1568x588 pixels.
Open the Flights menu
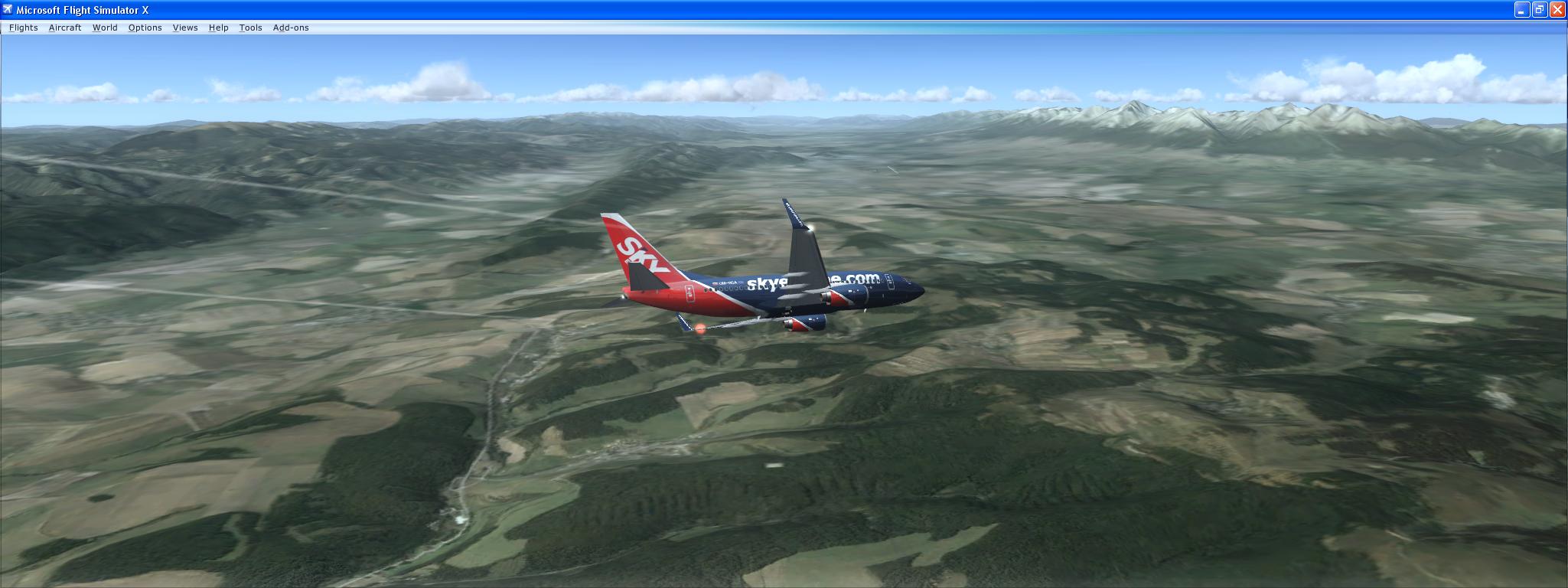[23, 28]
